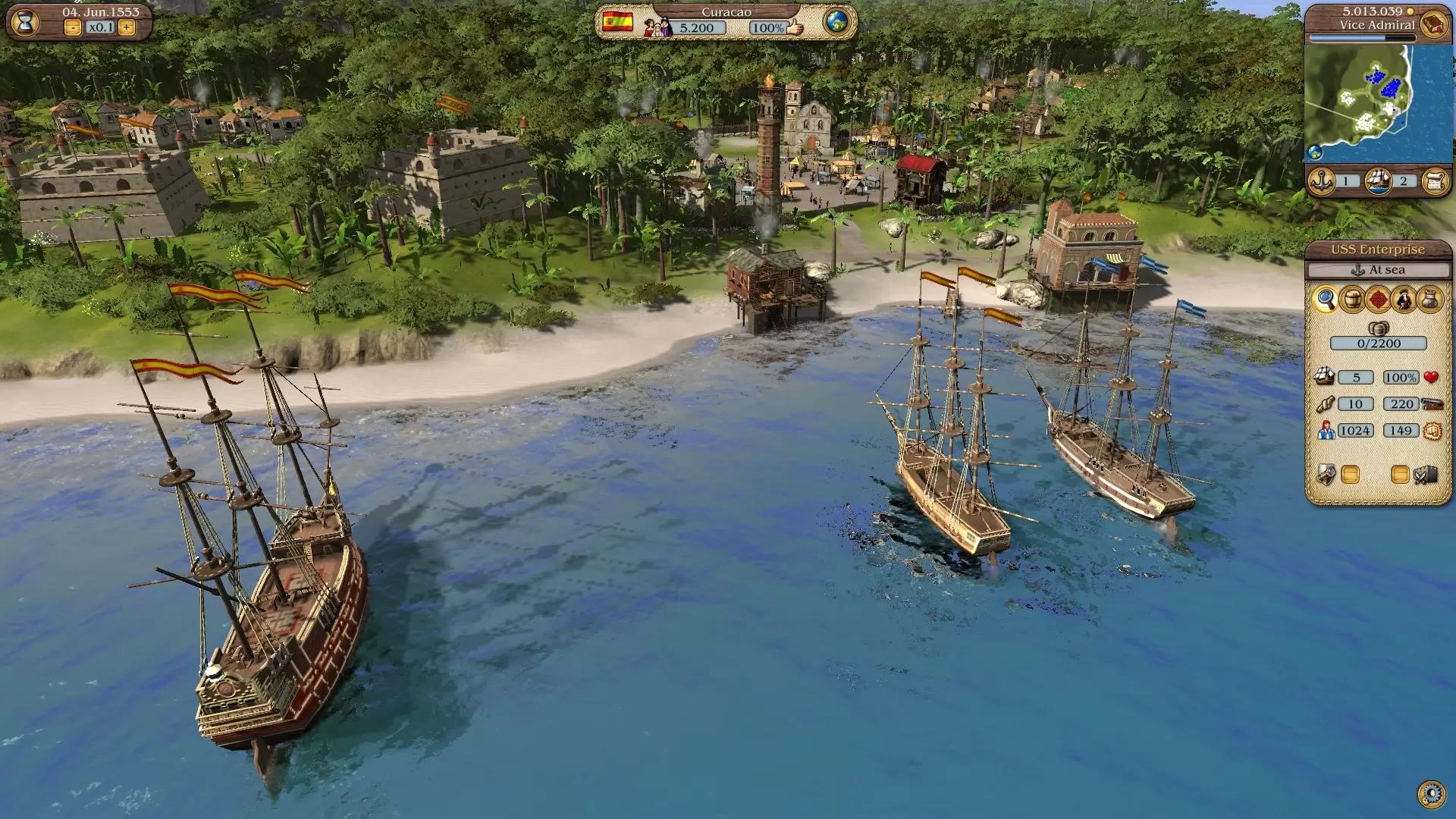Increase game speed with the plus button
Viewport: 1456px width, 819px height.
click(127, 28)
